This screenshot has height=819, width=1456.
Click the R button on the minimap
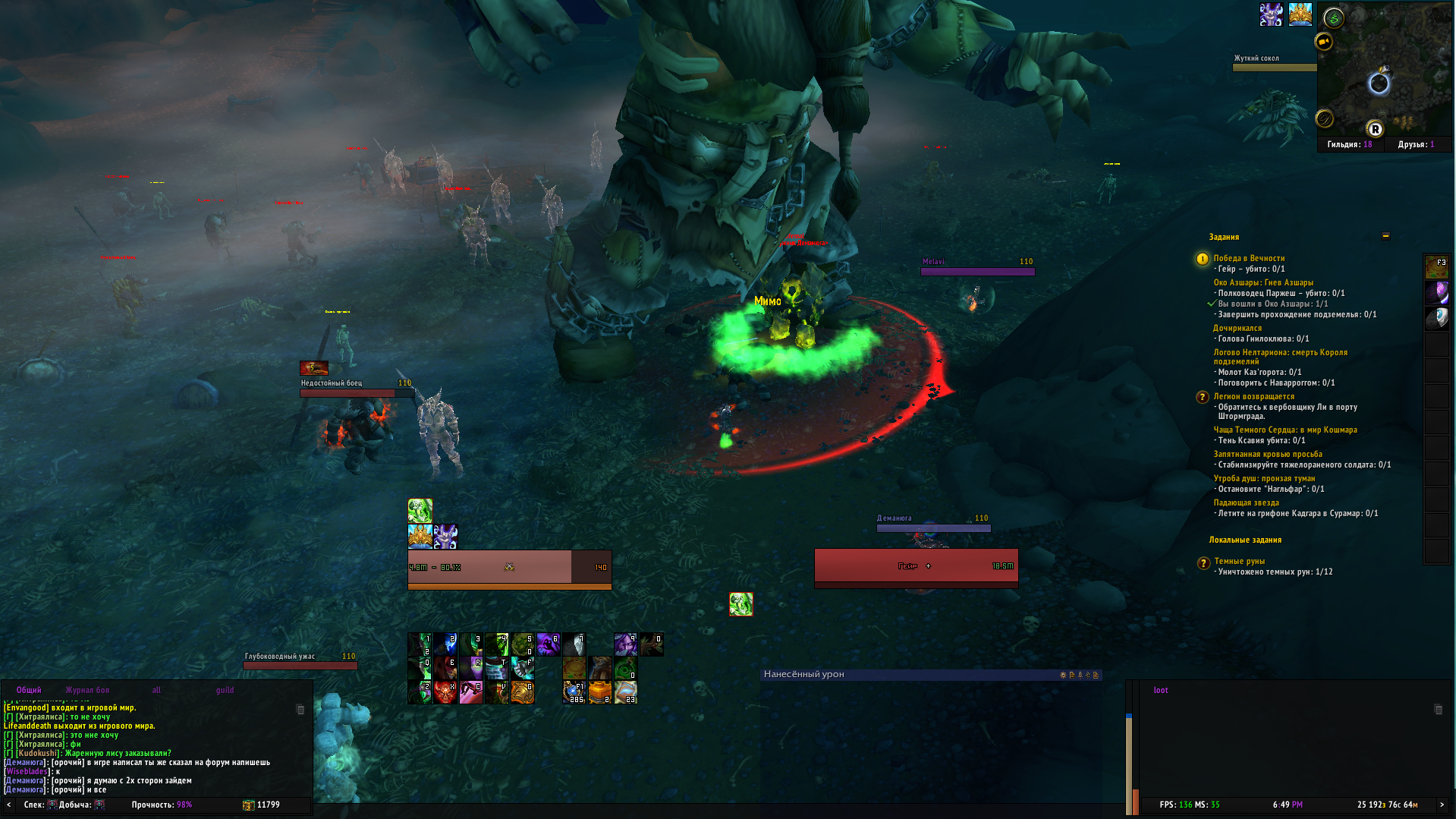tap(1374, 129)
